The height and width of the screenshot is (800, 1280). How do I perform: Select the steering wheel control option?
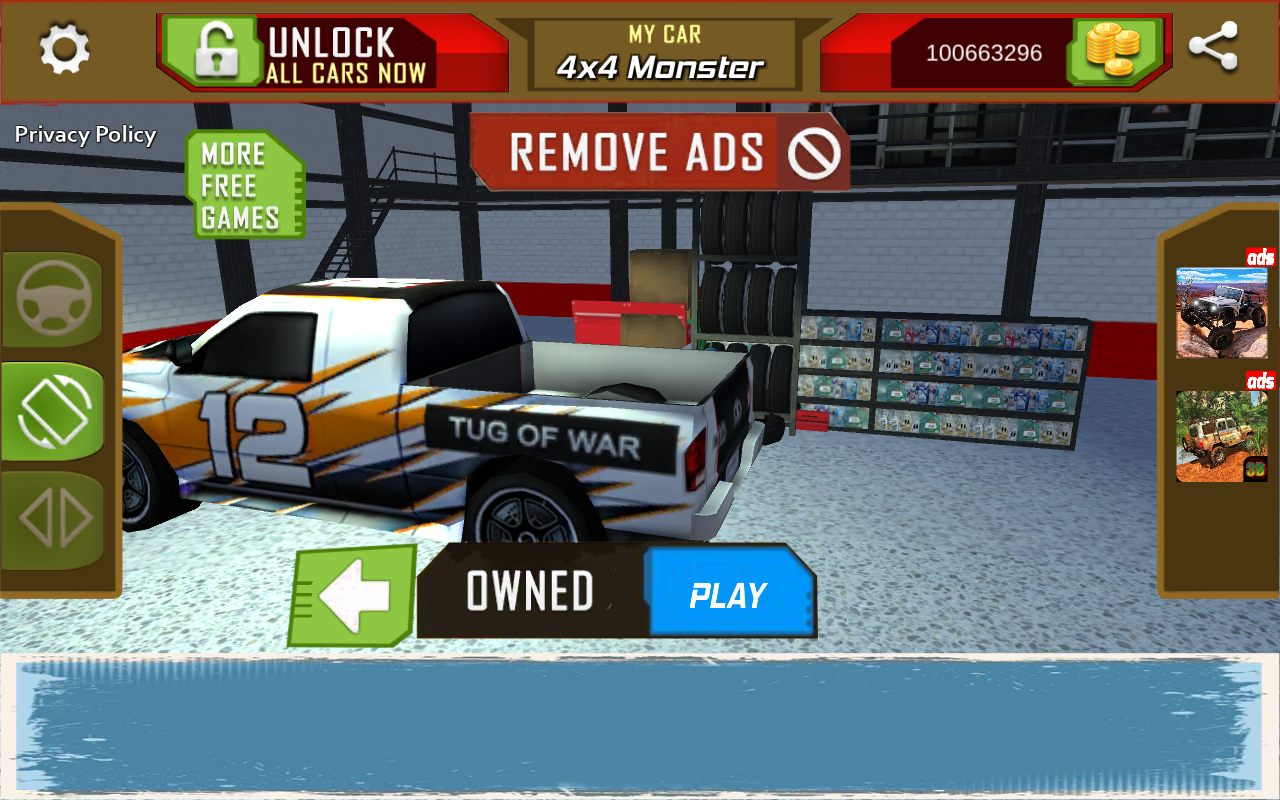(x=54, y=298)
